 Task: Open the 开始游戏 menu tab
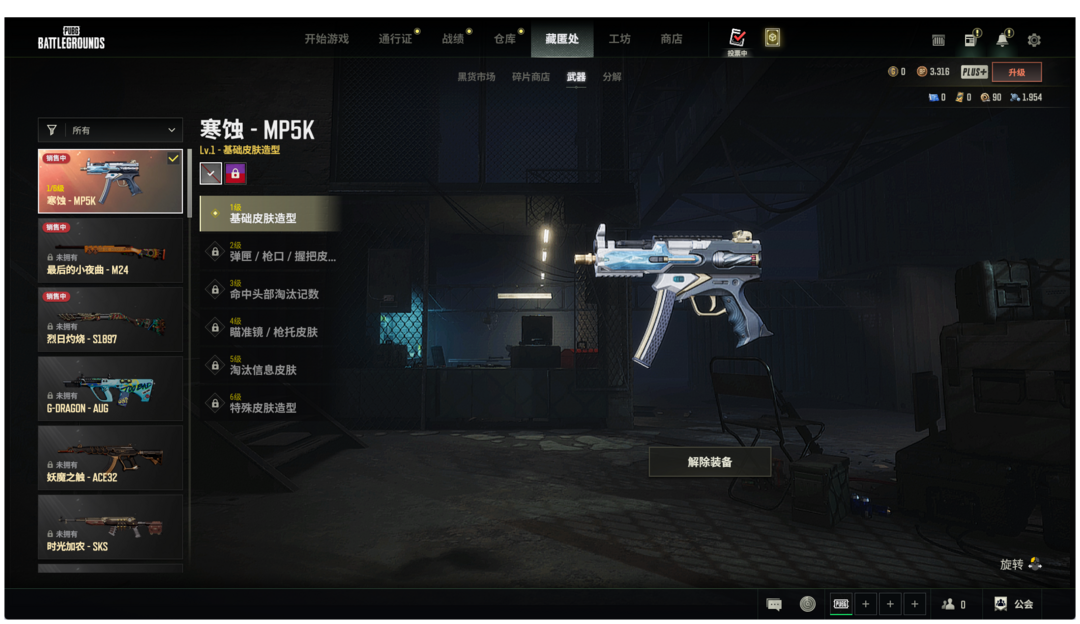(326, 39)
